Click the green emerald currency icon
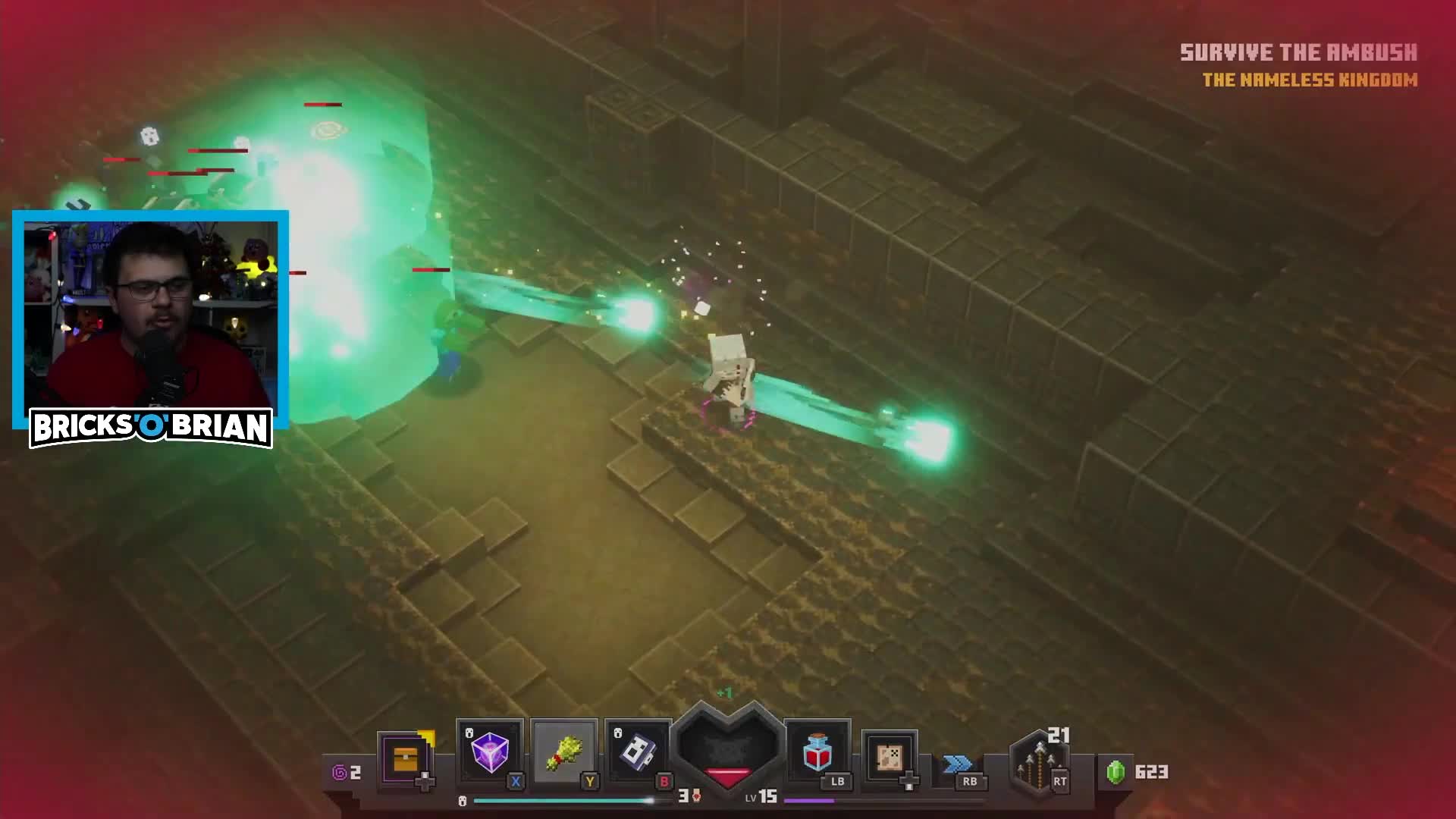This screenshot has width=1456, height=819. click(1116, 772)
